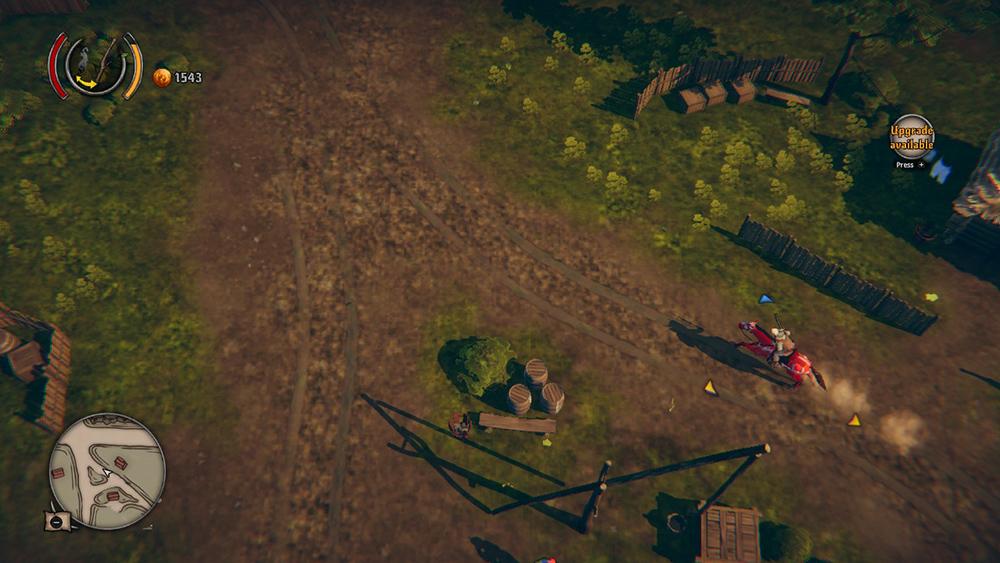Zoom out the minimap with the minus button
Screen dimensions: 1000x563
coord(56,521)
